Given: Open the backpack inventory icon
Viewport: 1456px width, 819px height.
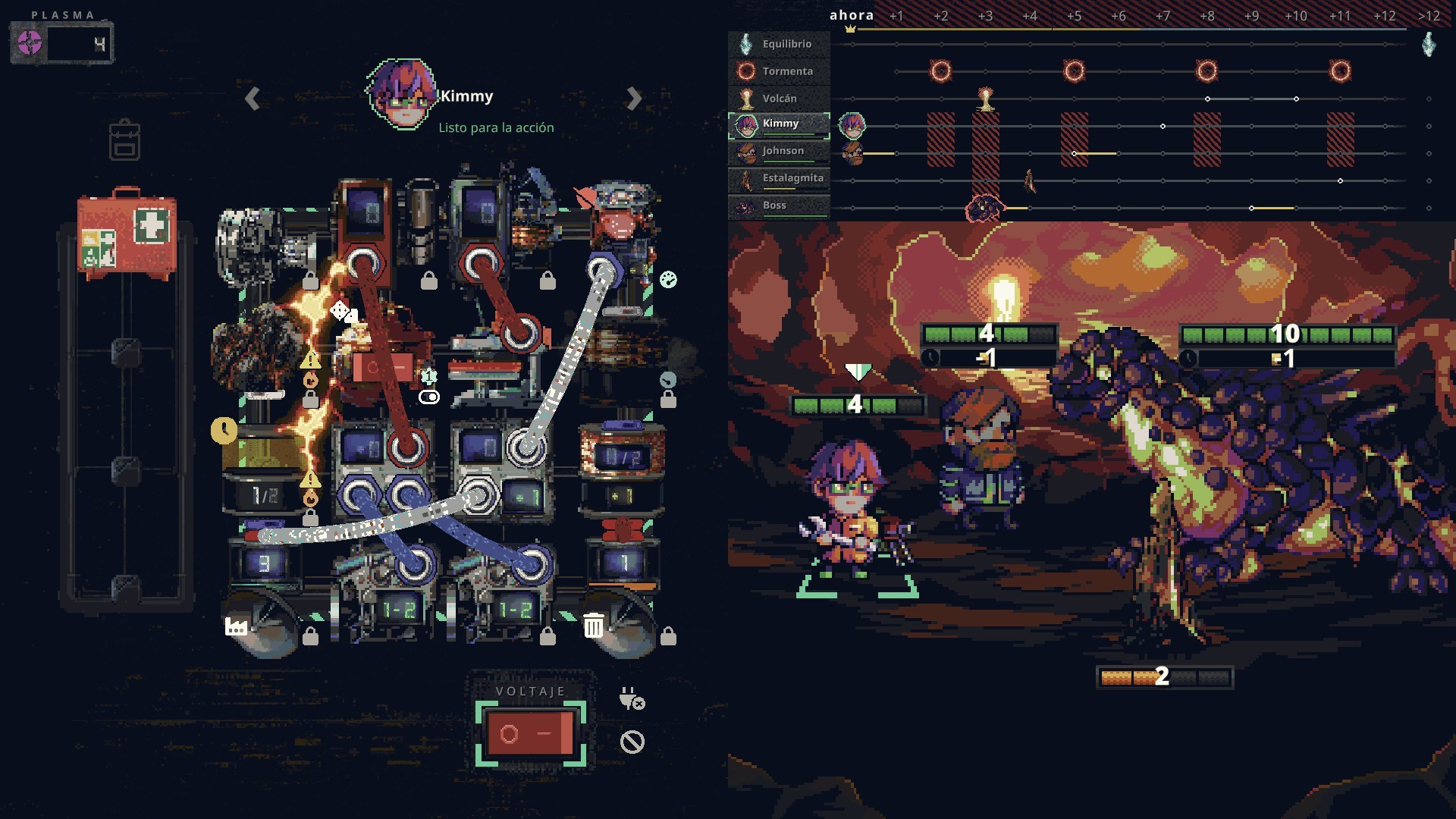Looking at the screenshot, I should tap(124, 140).
